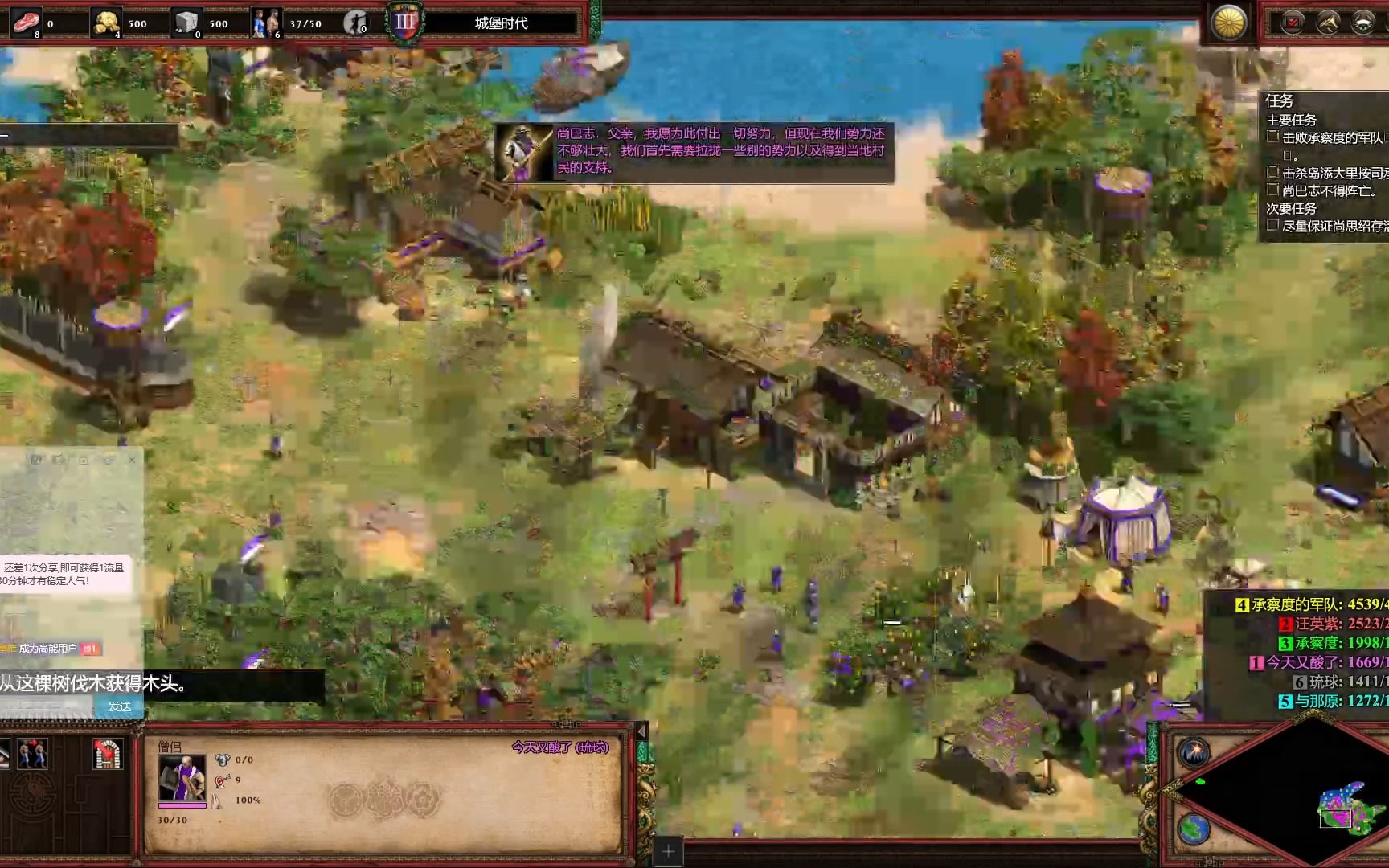Toggle the globe minimap mode button
The height and width of the screenshot is (868, 1389).
1194,828
